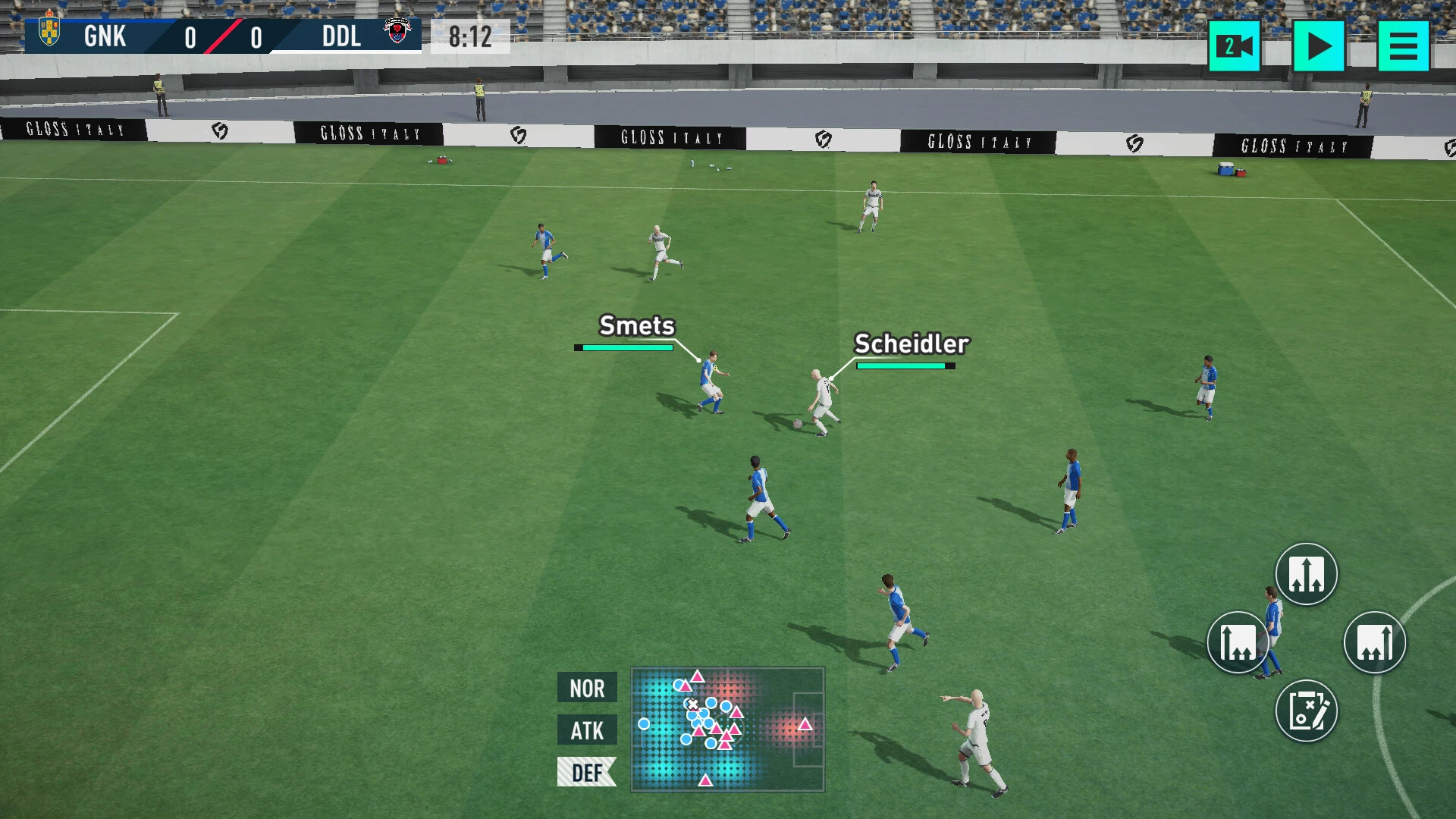This screenshot has height=819, width=1456.
Task: Select the top team-push-forward arrows icon
Action: (x=1306, y=575)
